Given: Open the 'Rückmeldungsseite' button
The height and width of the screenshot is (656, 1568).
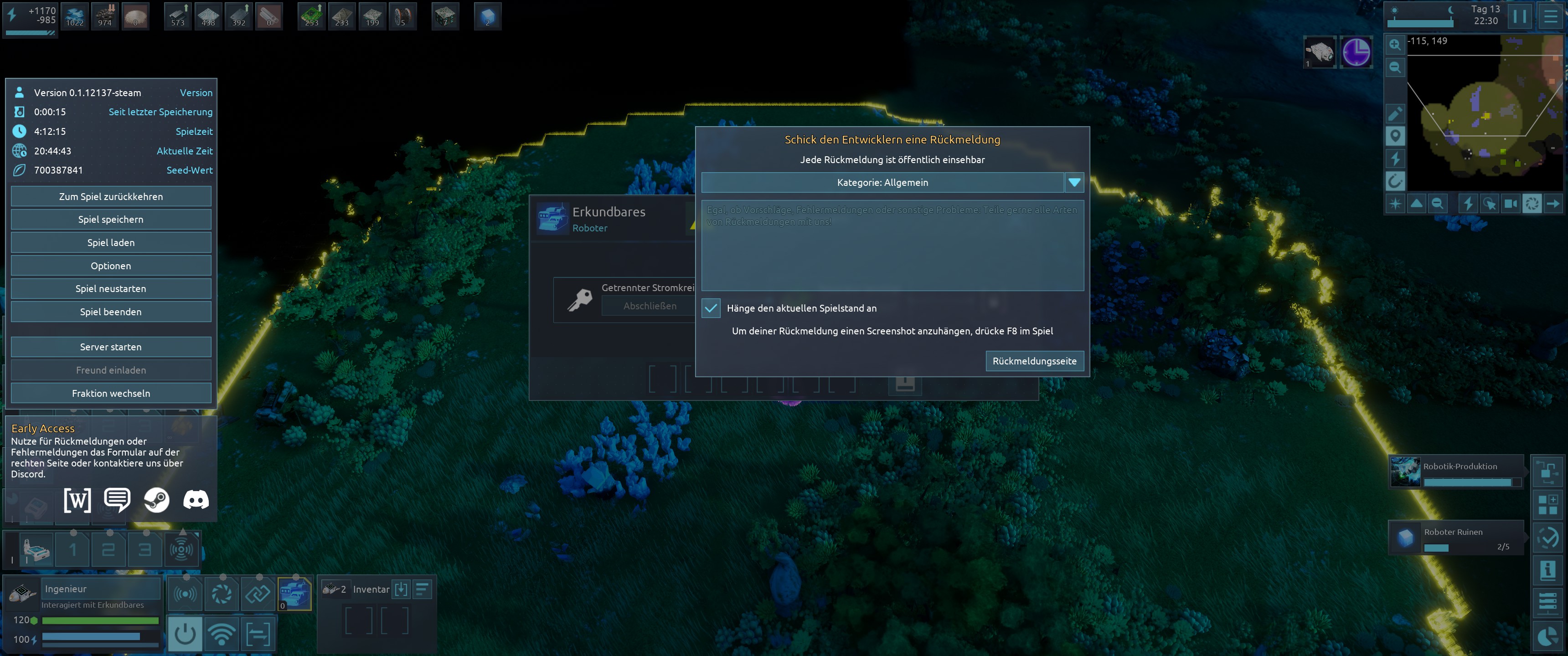Looking at the screenshot, I should (1034, 361).
